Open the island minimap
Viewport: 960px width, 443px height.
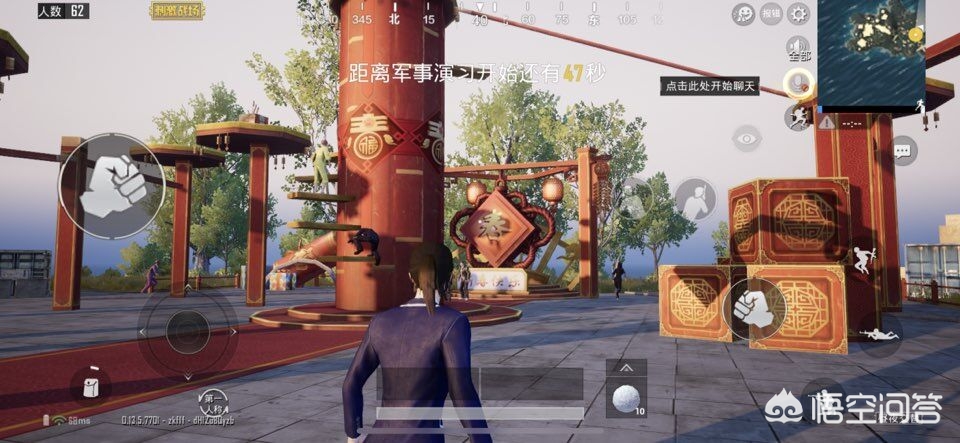click(871, 53)
